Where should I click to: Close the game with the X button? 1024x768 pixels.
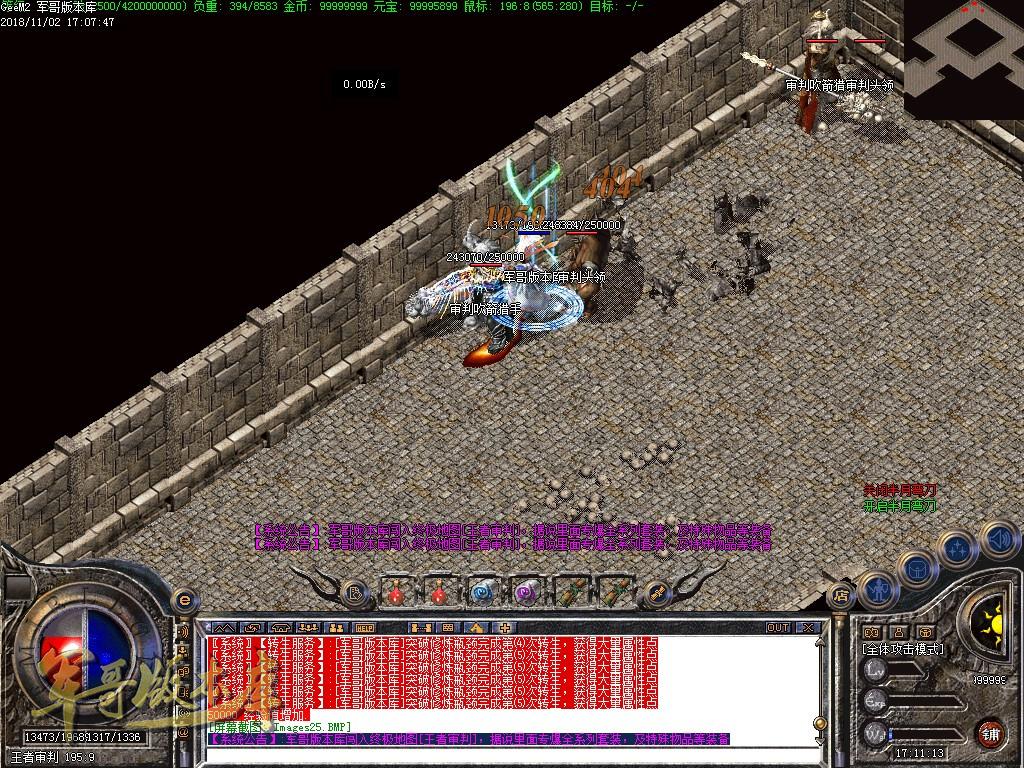(x=808, y=627)
